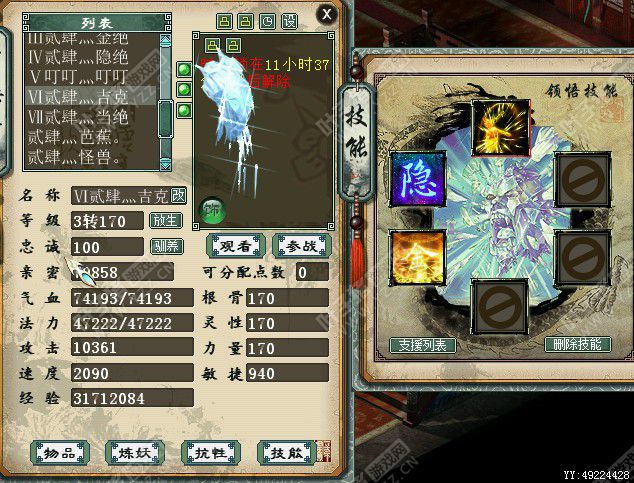
Task: Open the 物品 items panel
Action: coord(61,453)
